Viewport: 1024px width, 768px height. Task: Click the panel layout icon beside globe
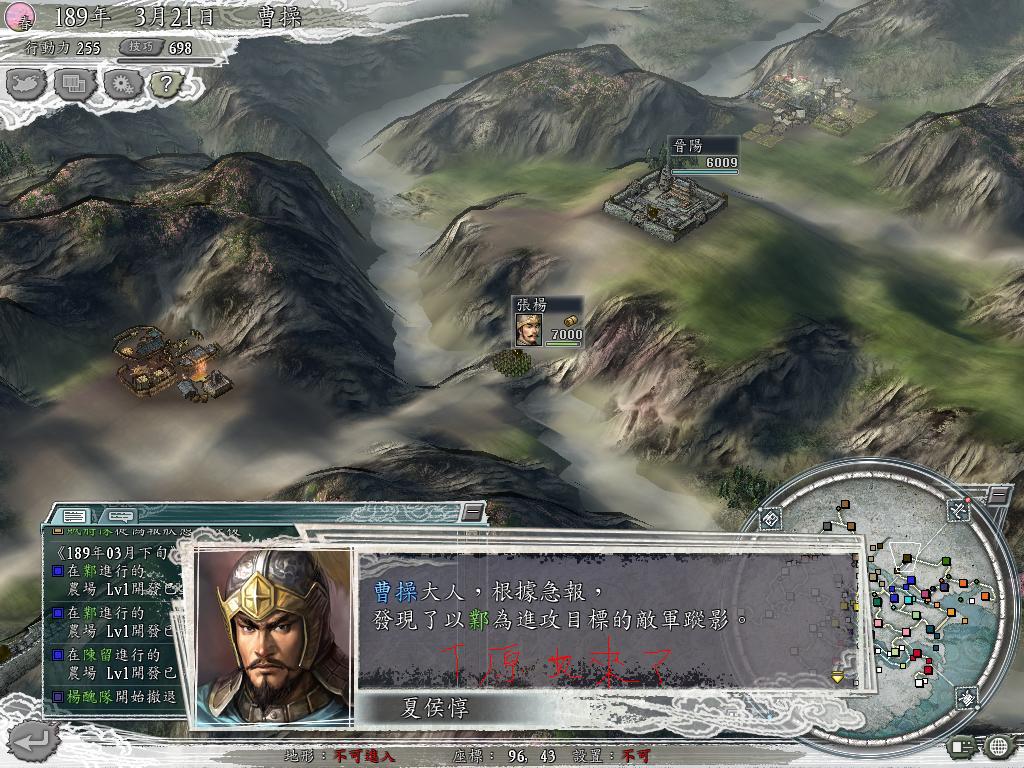(963, 745)
